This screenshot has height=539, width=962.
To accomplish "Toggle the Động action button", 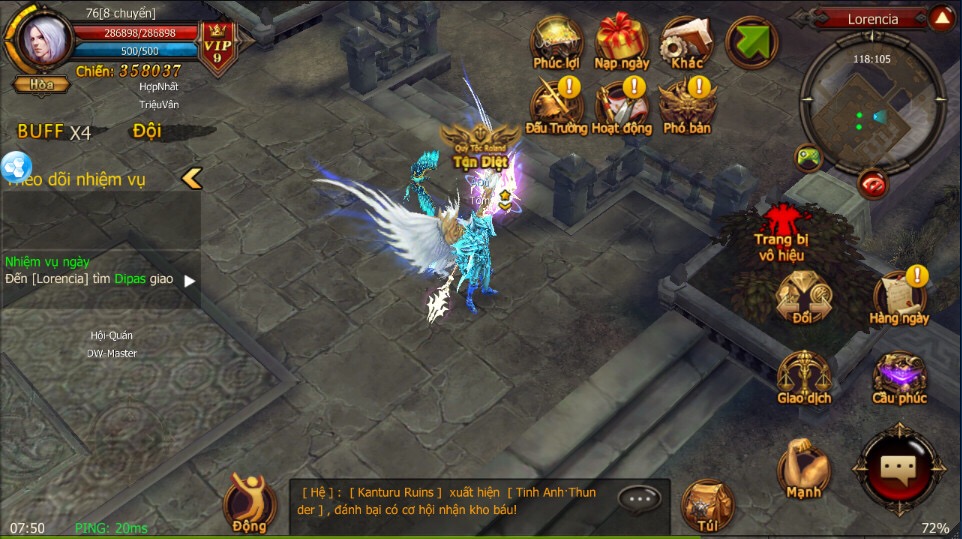I will [249, 500].
